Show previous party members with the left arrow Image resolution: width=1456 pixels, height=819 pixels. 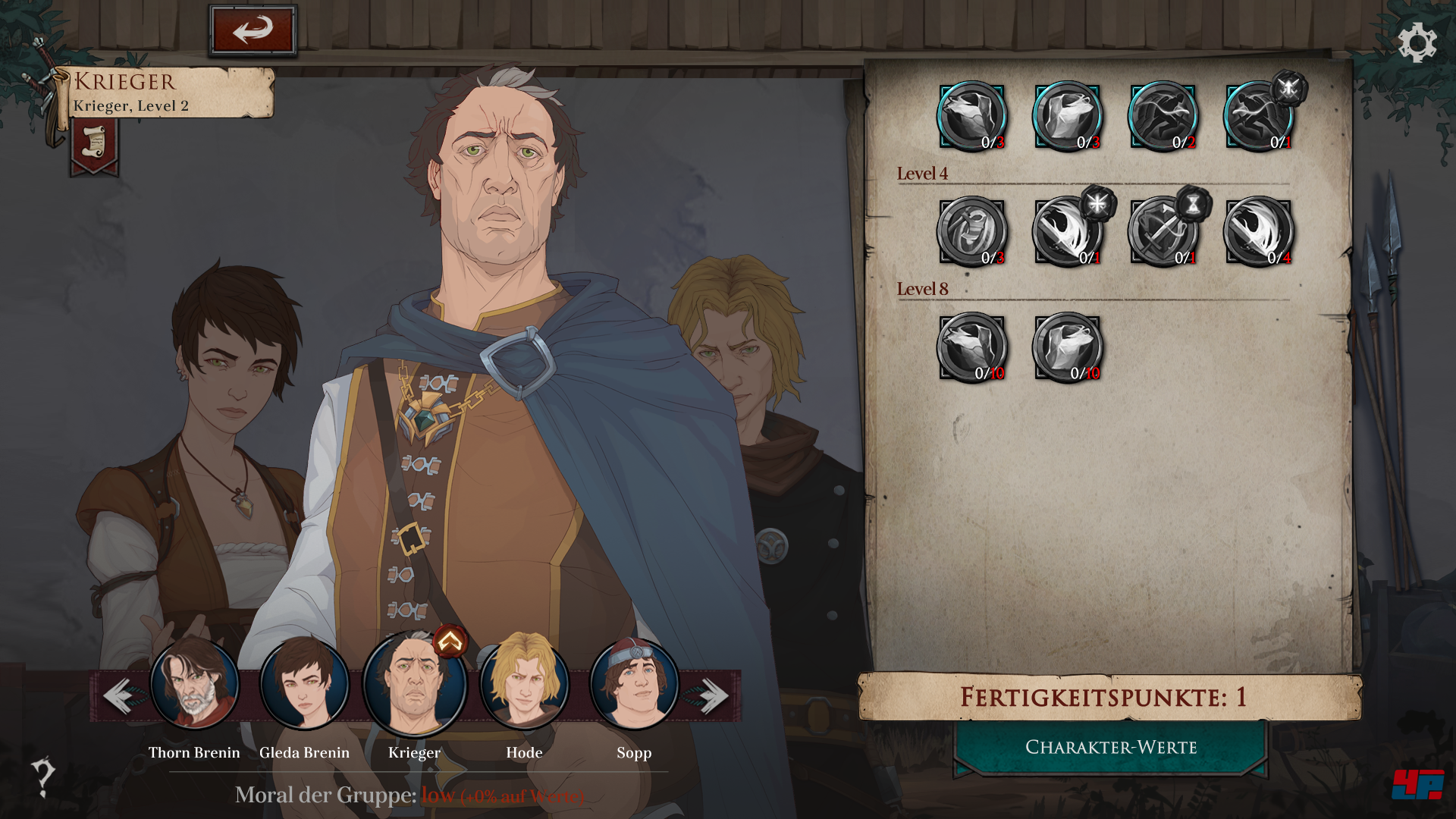119,695
